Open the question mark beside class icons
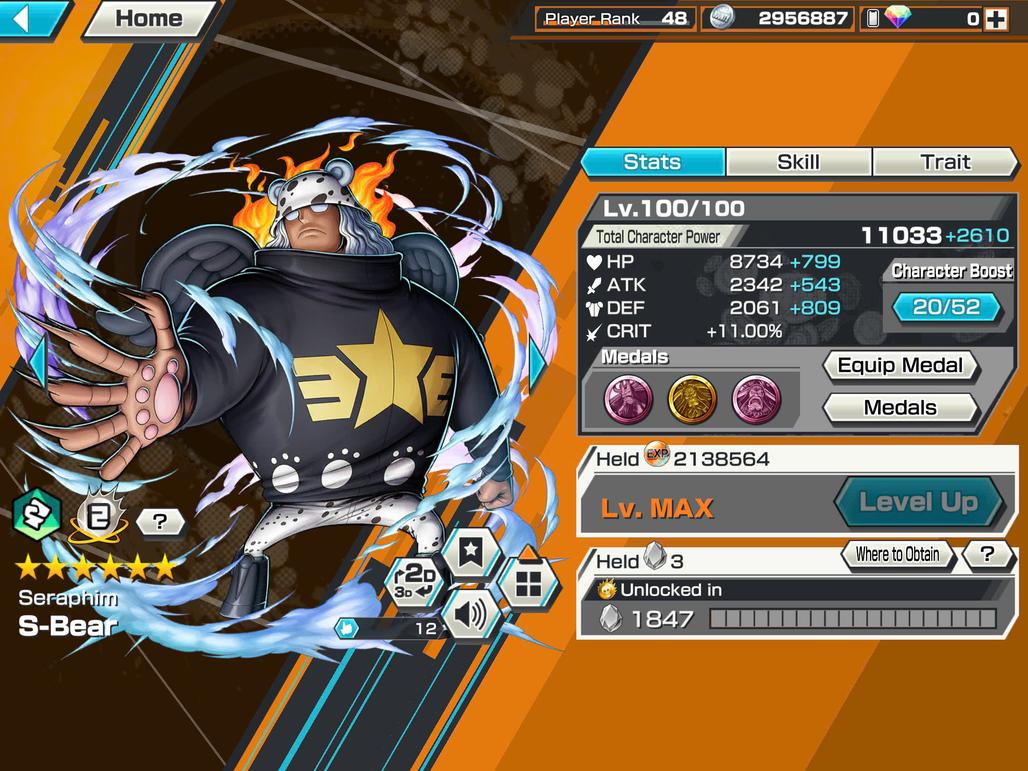 (x=160, y=521)
